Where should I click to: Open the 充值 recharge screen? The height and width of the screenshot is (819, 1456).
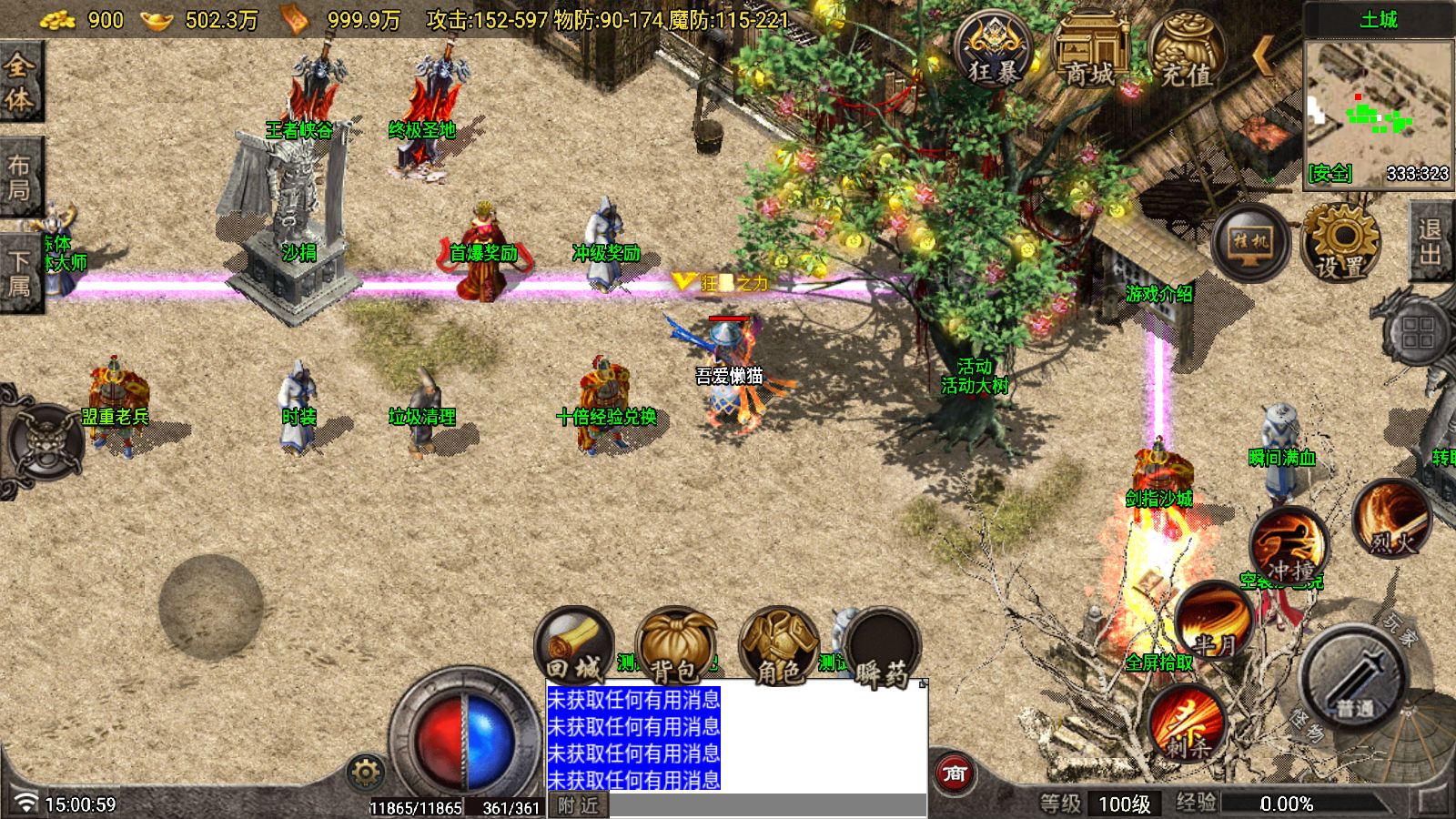[x=1187, y=52]
